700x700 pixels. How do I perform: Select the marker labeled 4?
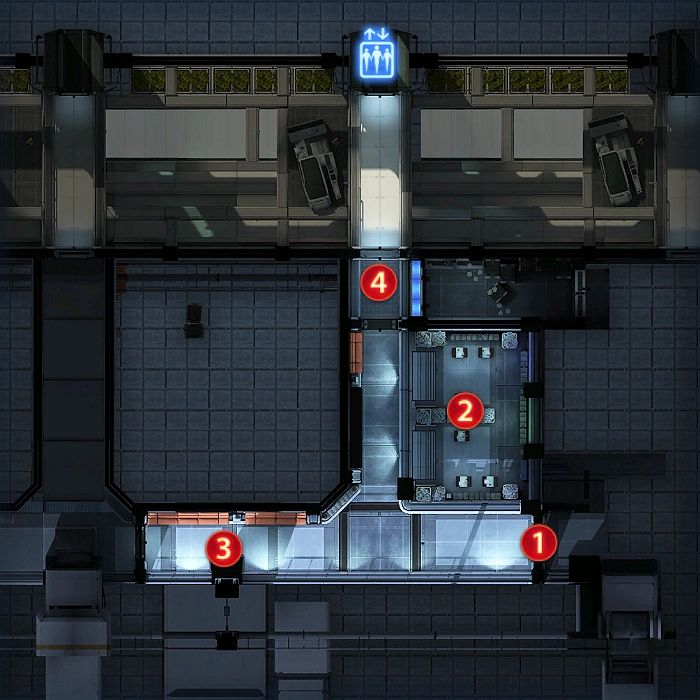[378, 283]
